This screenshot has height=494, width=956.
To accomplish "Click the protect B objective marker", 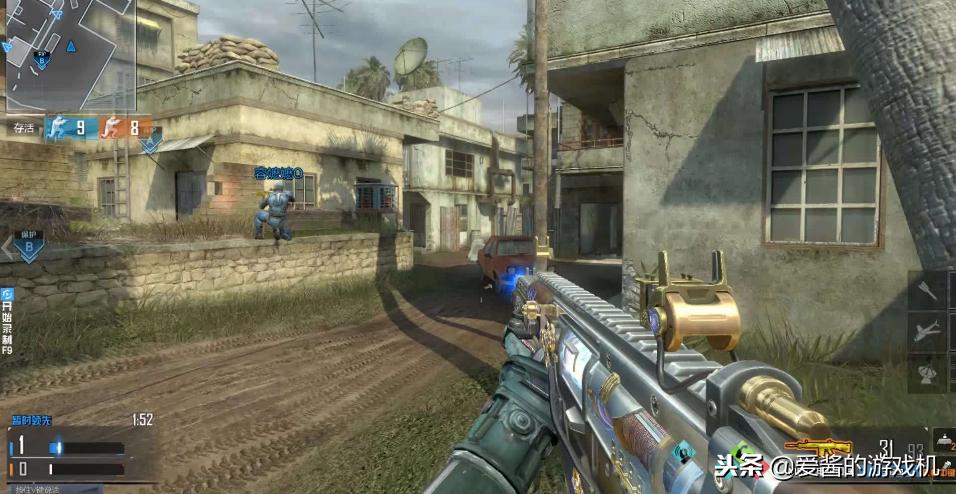I will 28,246.
